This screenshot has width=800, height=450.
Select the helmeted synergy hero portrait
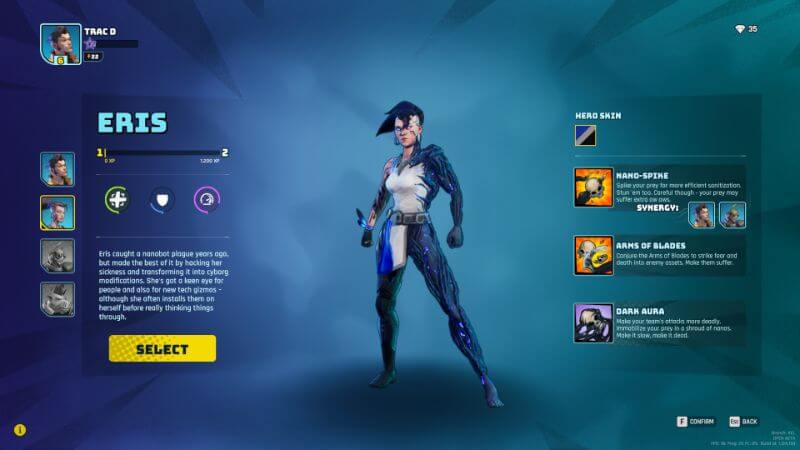[731, 214]
